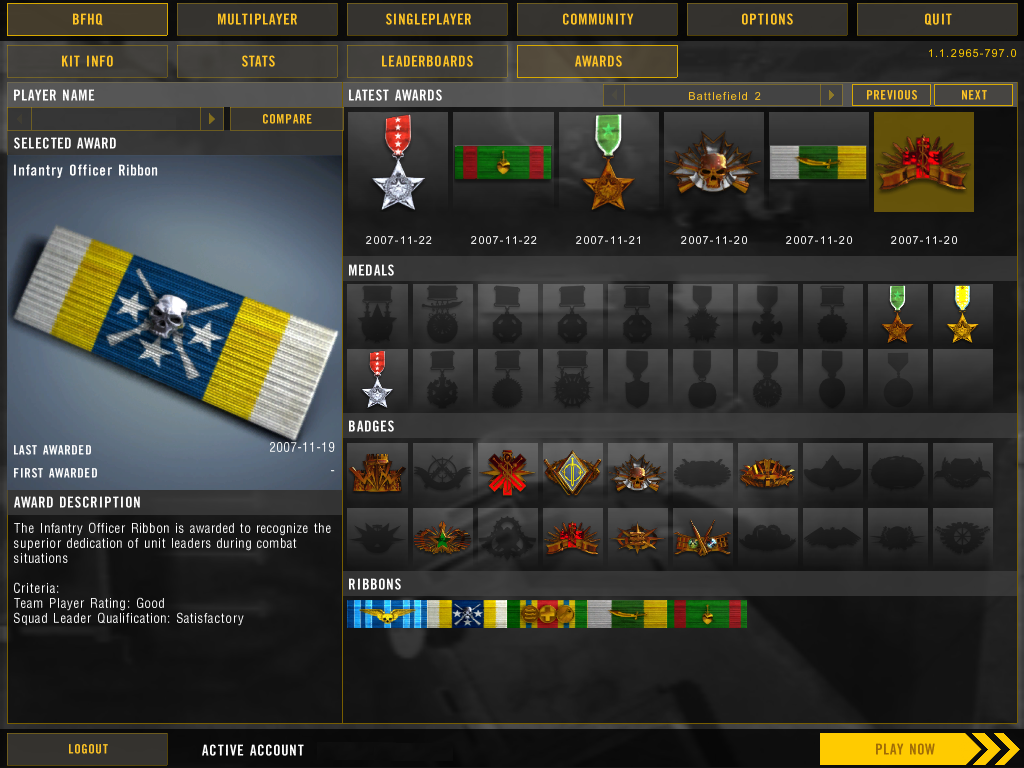Switch to the Kit Info tab

(87, 61)
